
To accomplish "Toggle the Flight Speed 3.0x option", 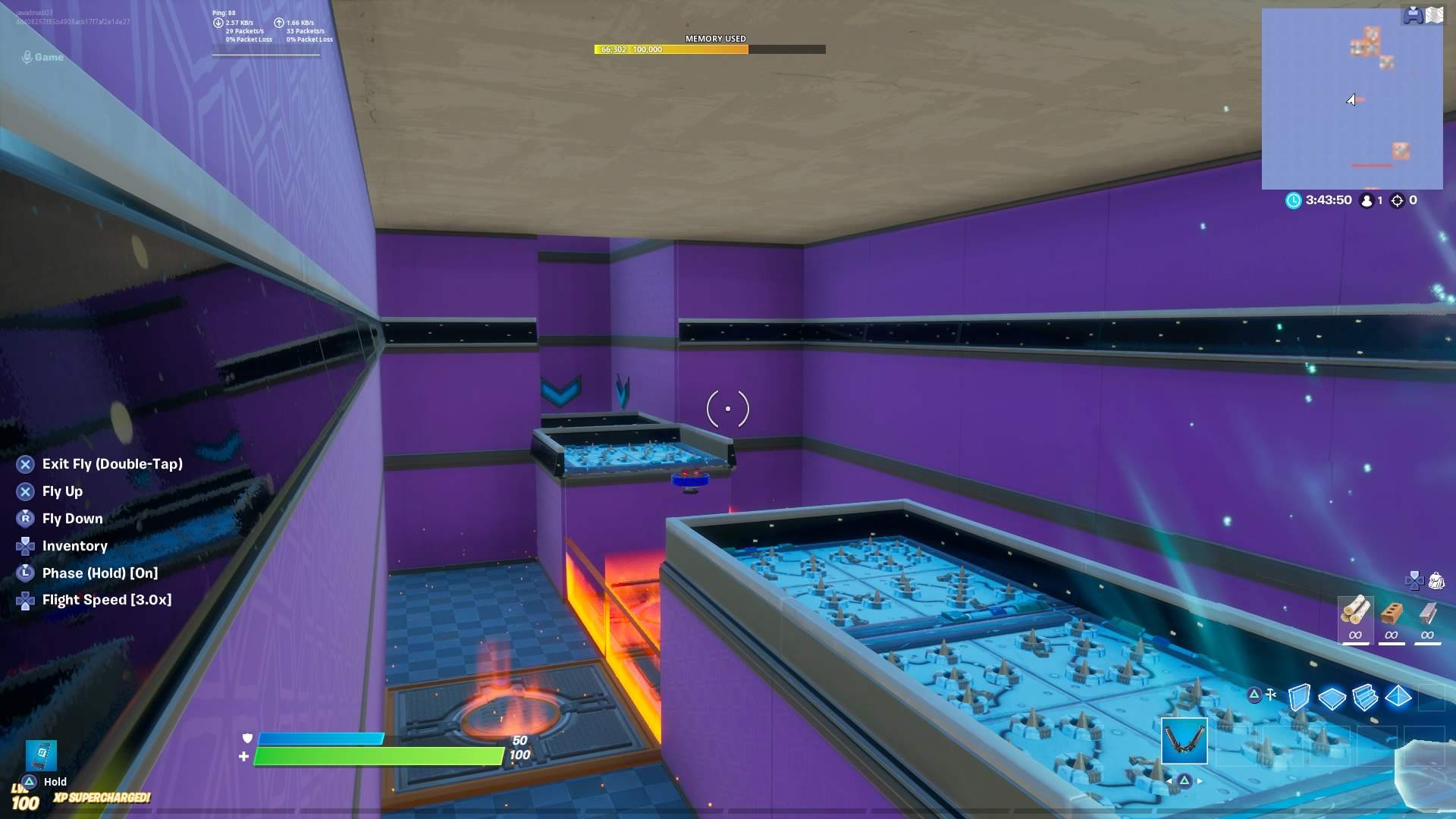I will pos(106,599).
